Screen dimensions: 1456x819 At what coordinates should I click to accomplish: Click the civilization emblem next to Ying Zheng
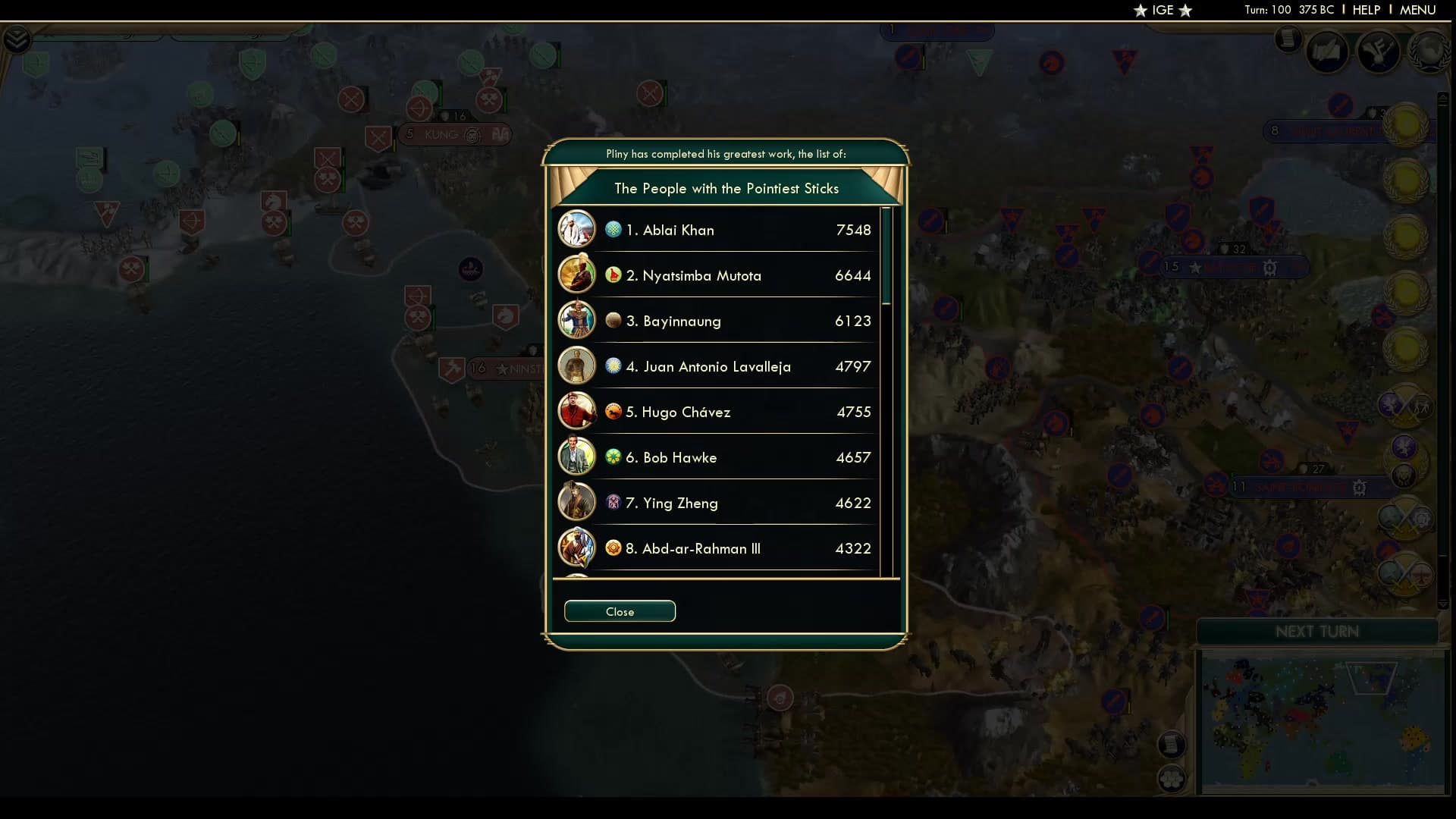point(614,503)
